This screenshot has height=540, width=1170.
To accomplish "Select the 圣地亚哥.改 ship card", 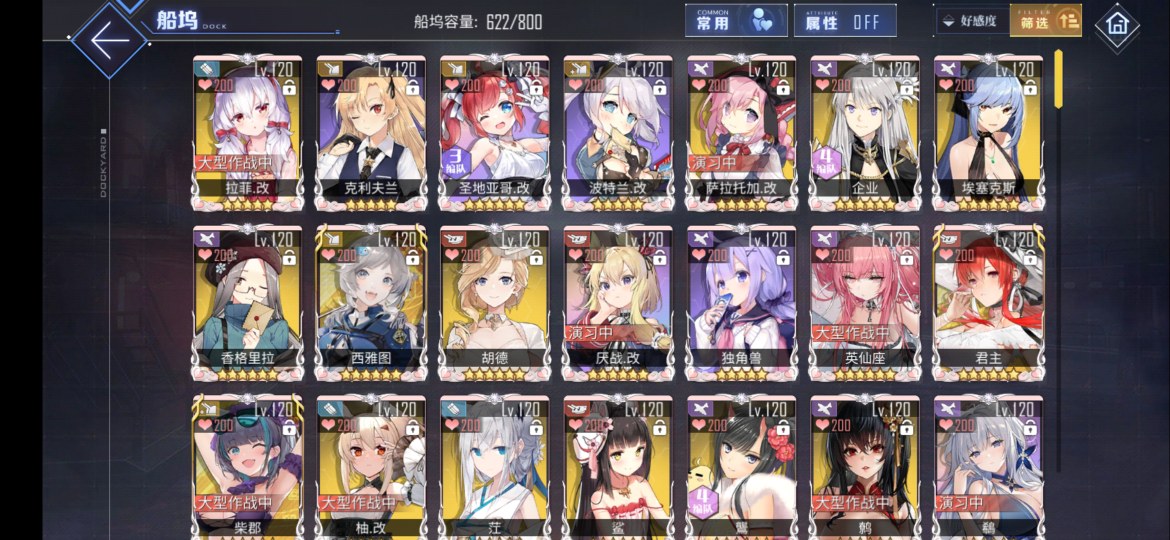I will (494, 130).
